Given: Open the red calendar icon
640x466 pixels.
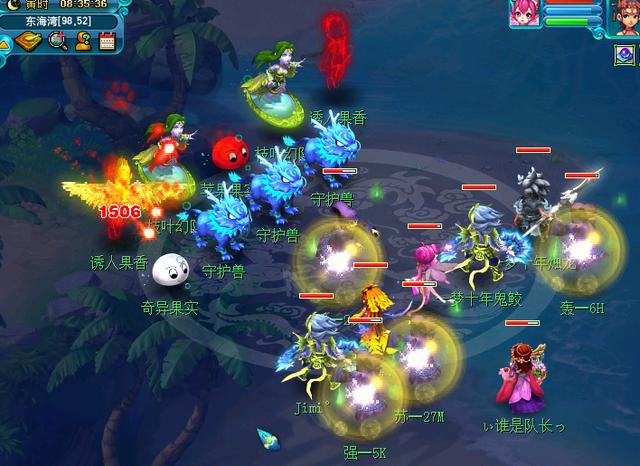Looking at the screenshot, I should point(107,41).
